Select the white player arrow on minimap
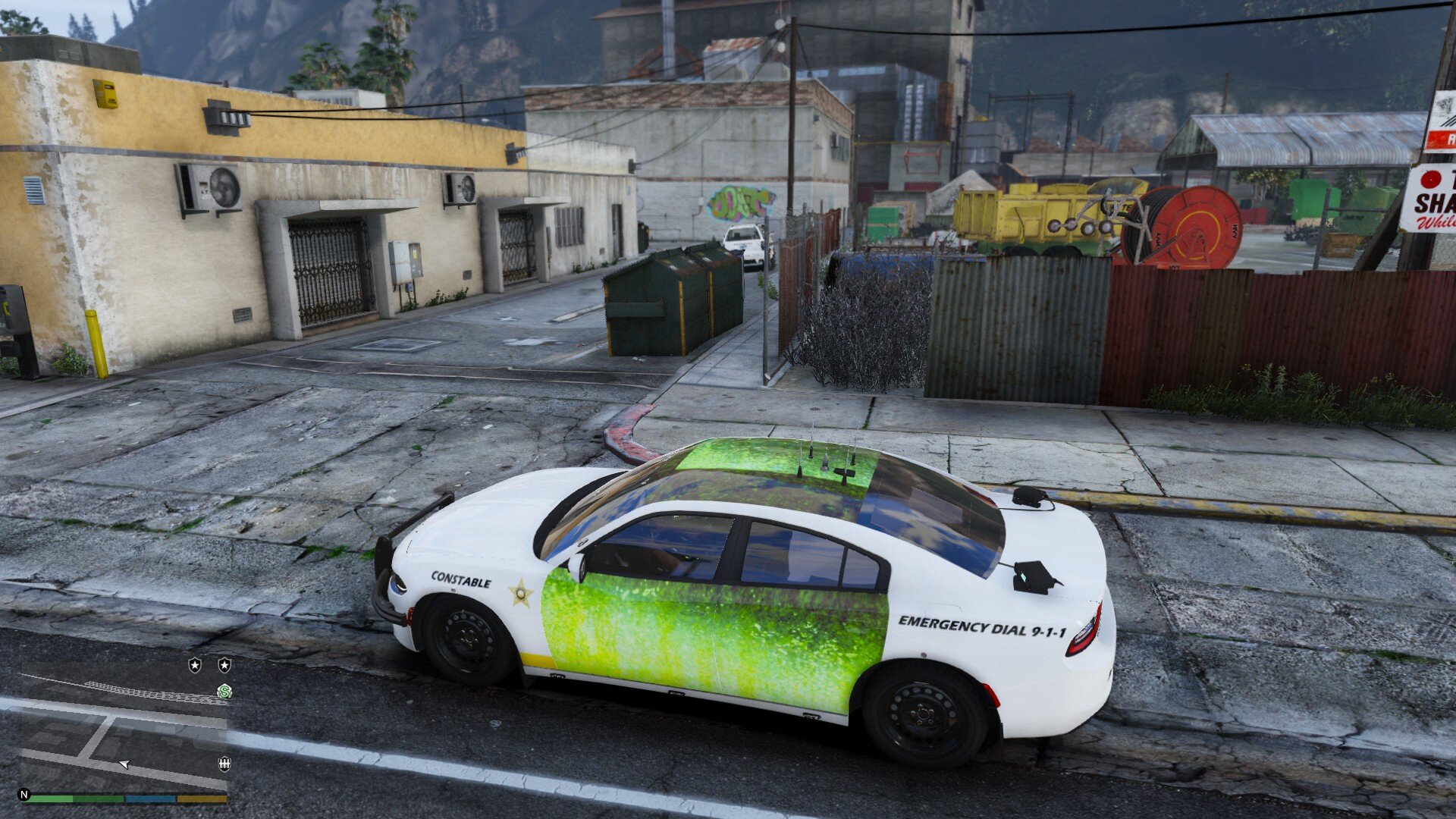 click(x=124, y=764)
